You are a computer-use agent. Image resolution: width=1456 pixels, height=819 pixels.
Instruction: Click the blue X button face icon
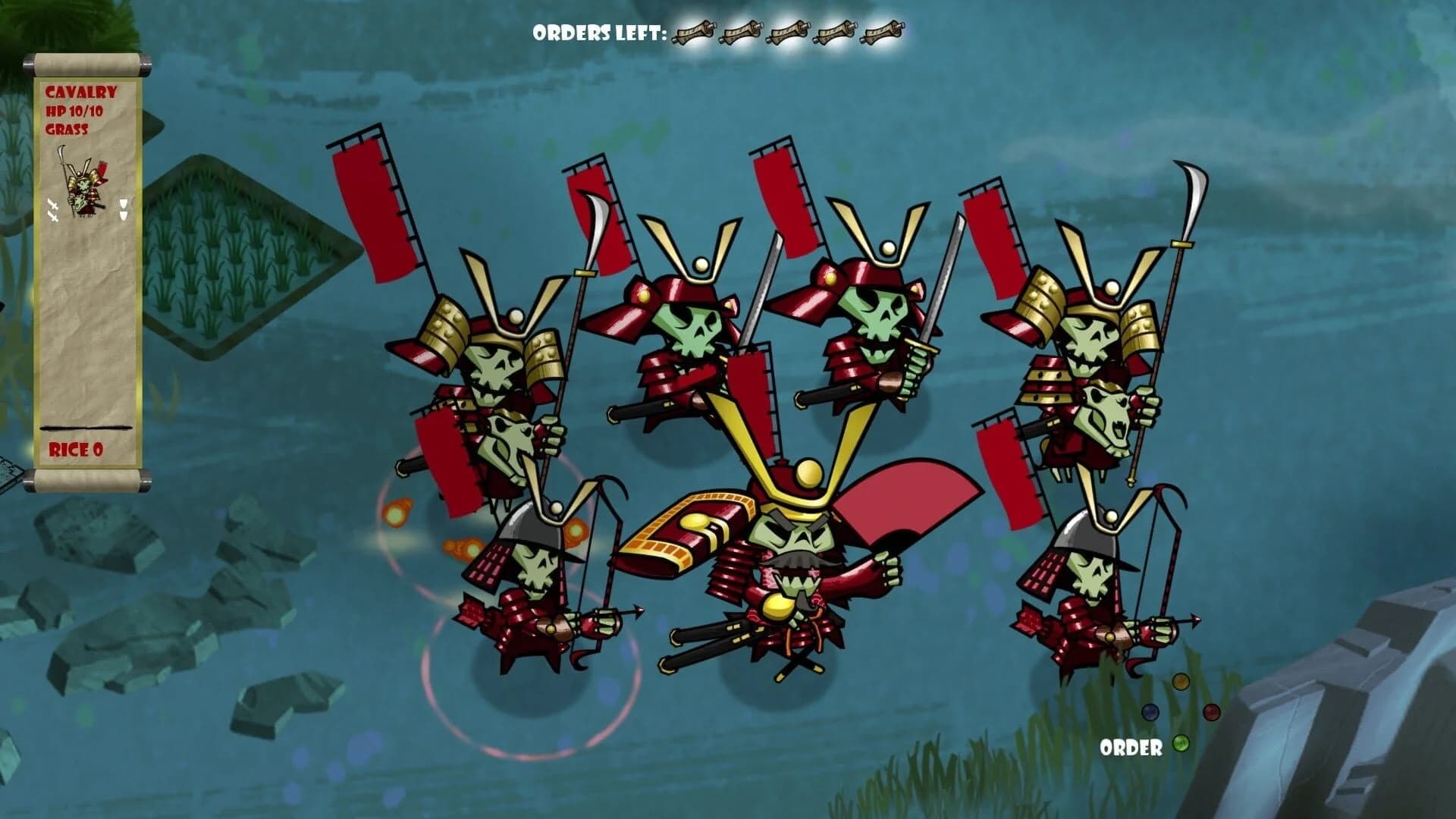point(1150,713)
